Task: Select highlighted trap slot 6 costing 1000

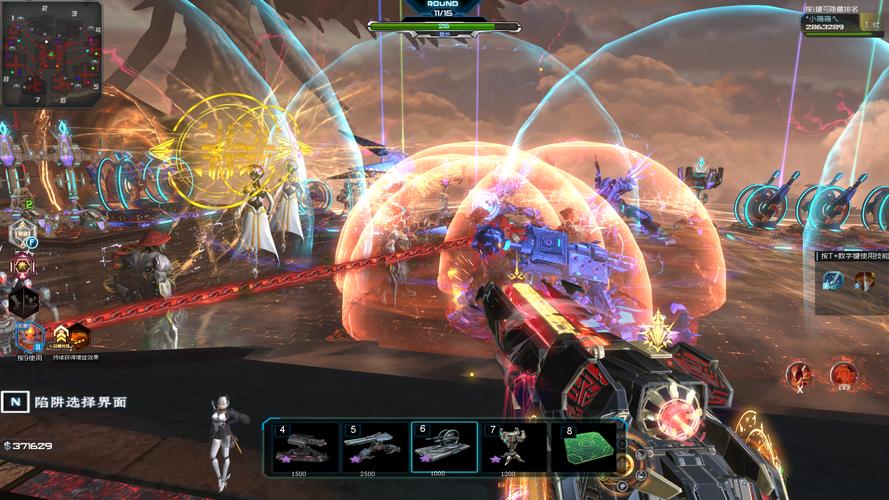Action: [444, 447]
